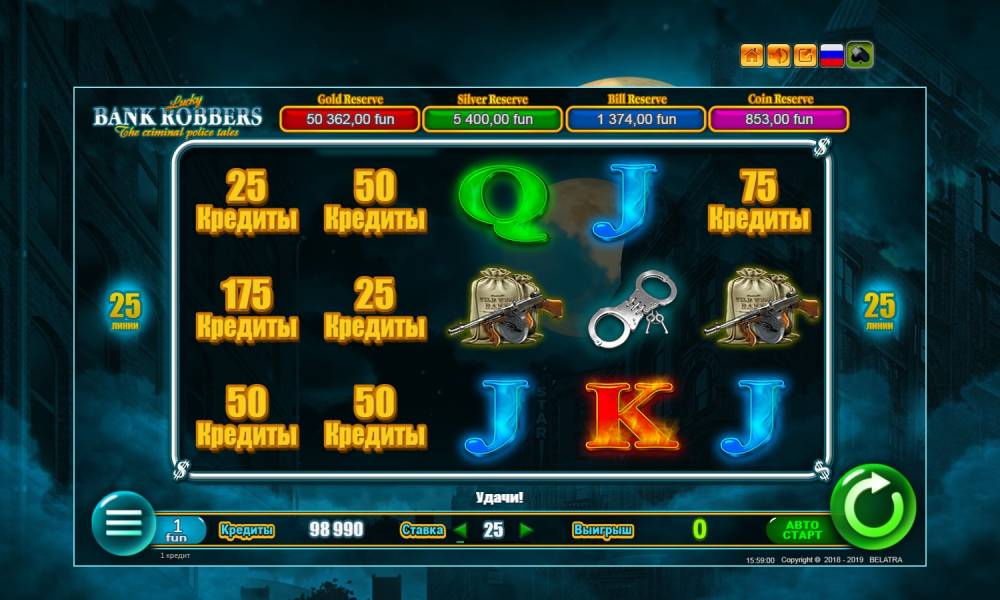Screen dimensions: 1000x600
Task: Decrease the bet with the left arrow
Action: [461, 530]
